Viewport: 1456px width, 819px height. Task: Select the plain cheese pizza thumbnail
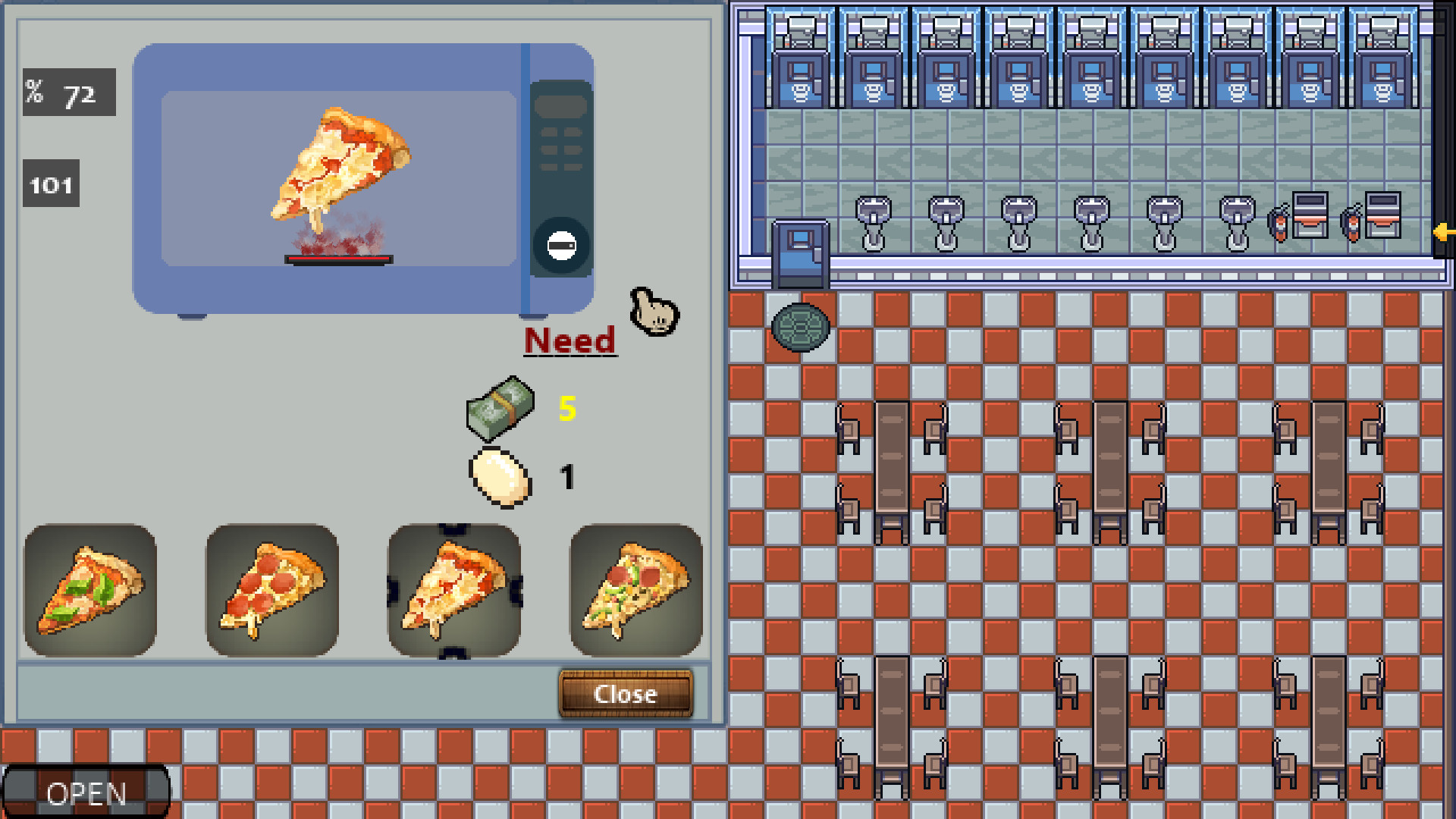point(455,591)
